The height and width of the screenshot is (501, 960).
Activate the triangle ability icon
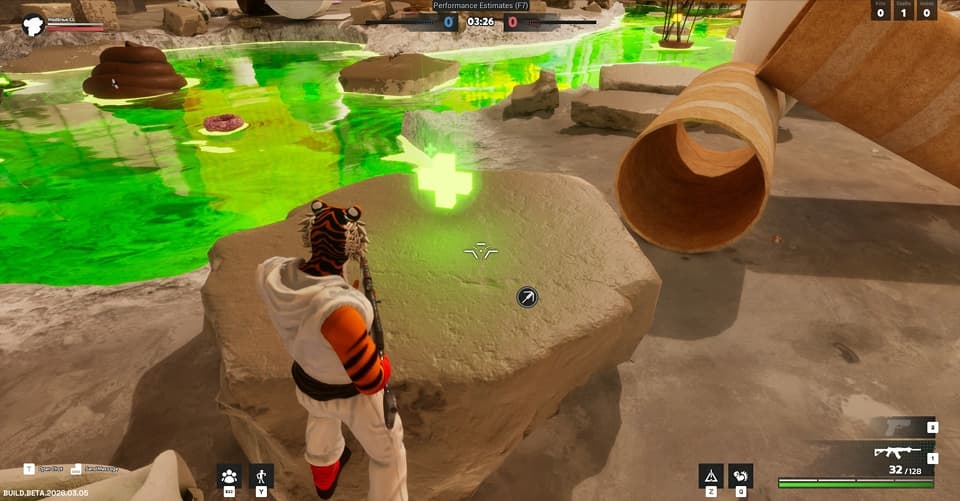click(711, 475)
